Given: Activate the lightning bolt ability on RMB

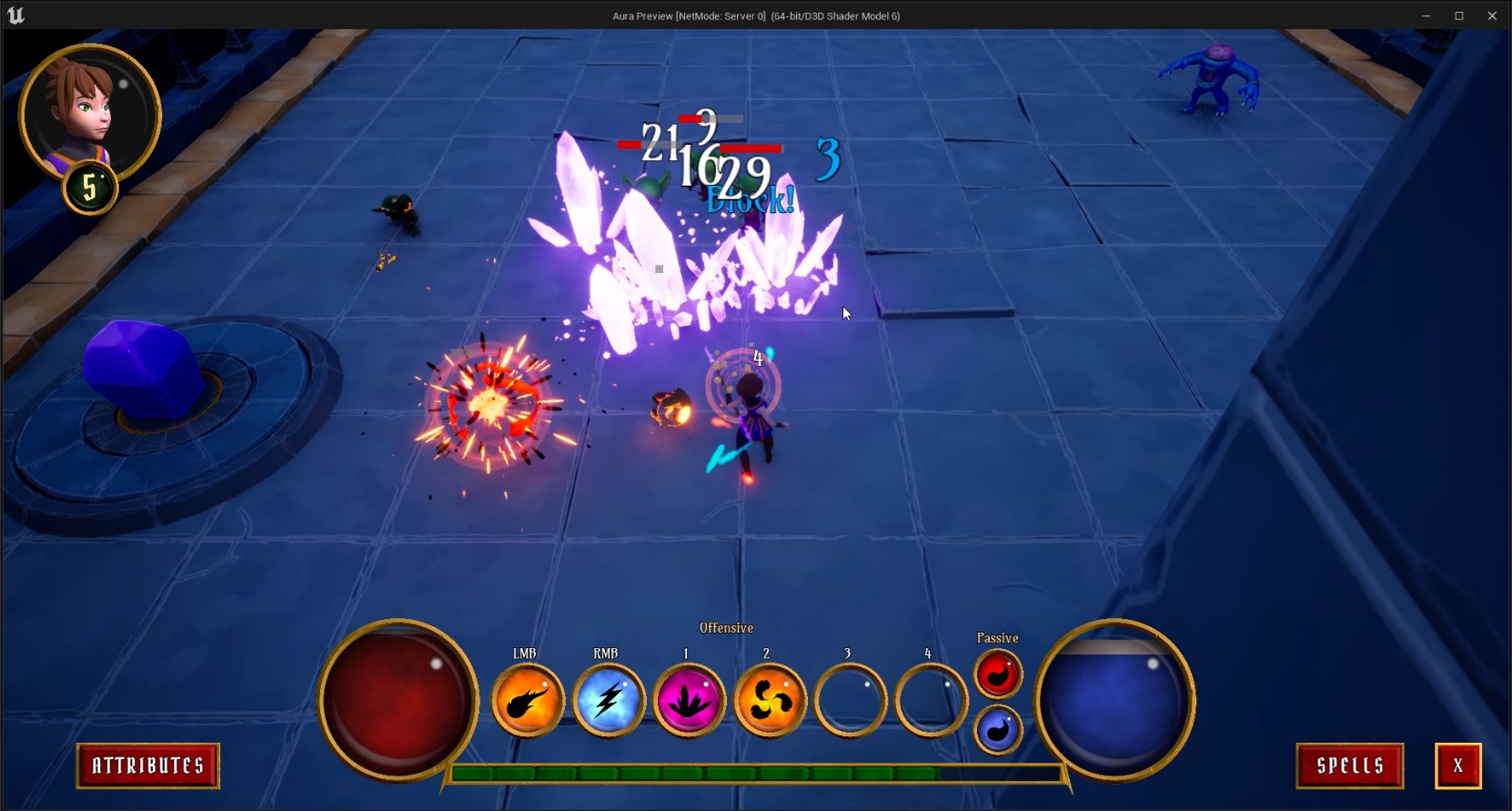Looking at the screenshot, I should coord(608,701).
